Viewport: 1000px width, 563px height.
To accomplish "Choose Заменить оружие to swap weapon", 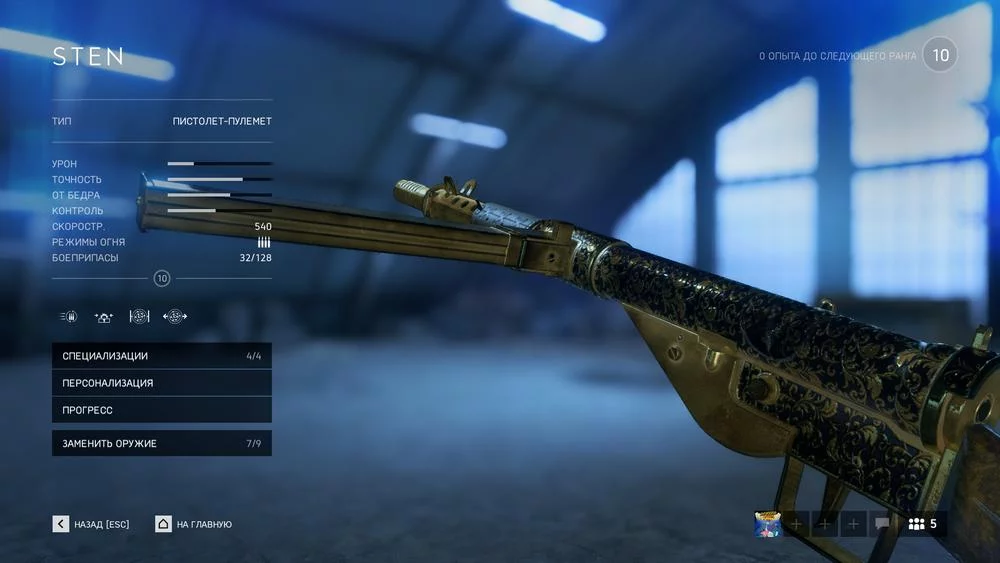I will [x=161, y=443].
